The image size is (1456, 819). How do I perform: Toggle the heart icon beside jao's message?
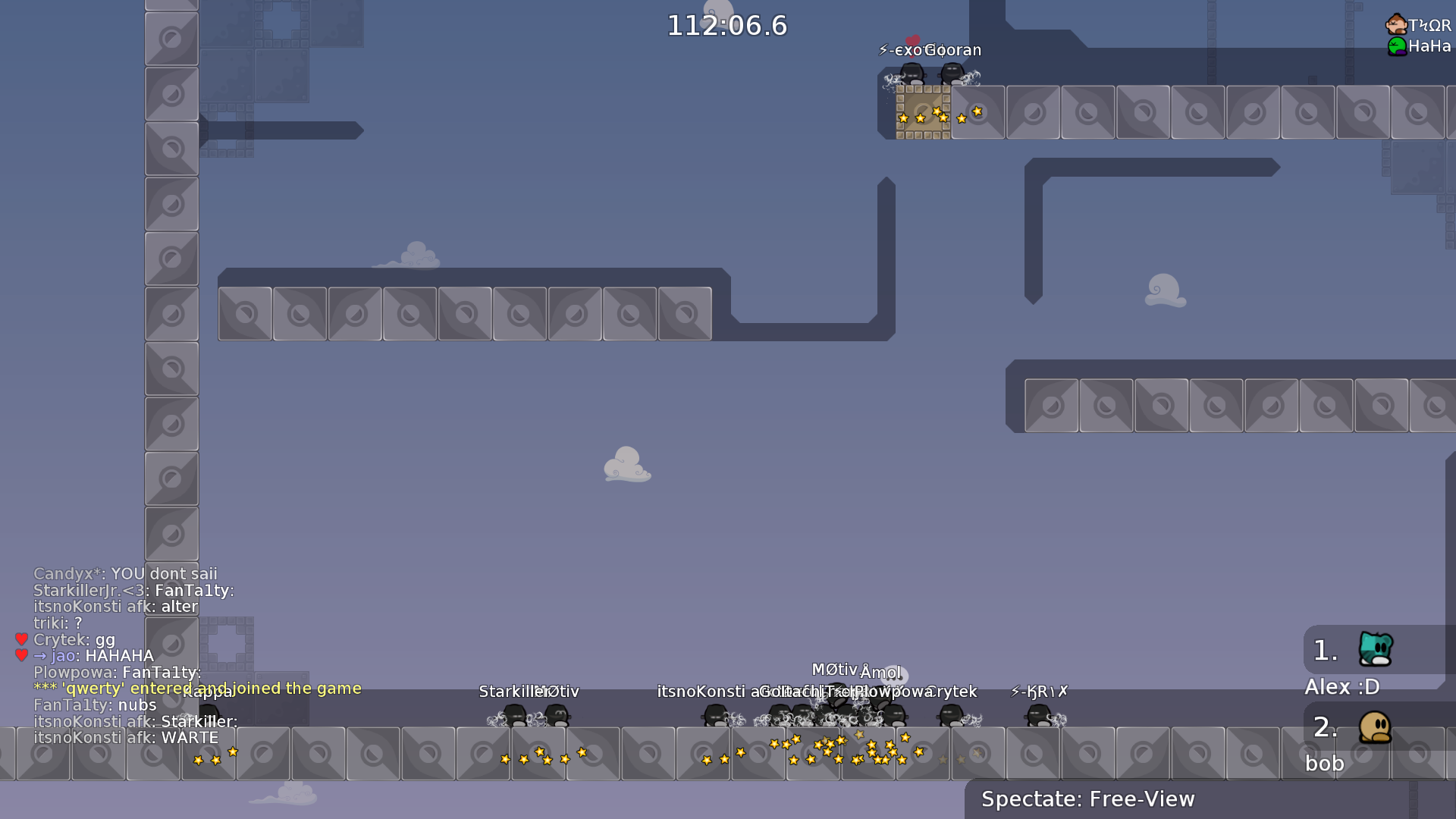click(x=20, y=655)
